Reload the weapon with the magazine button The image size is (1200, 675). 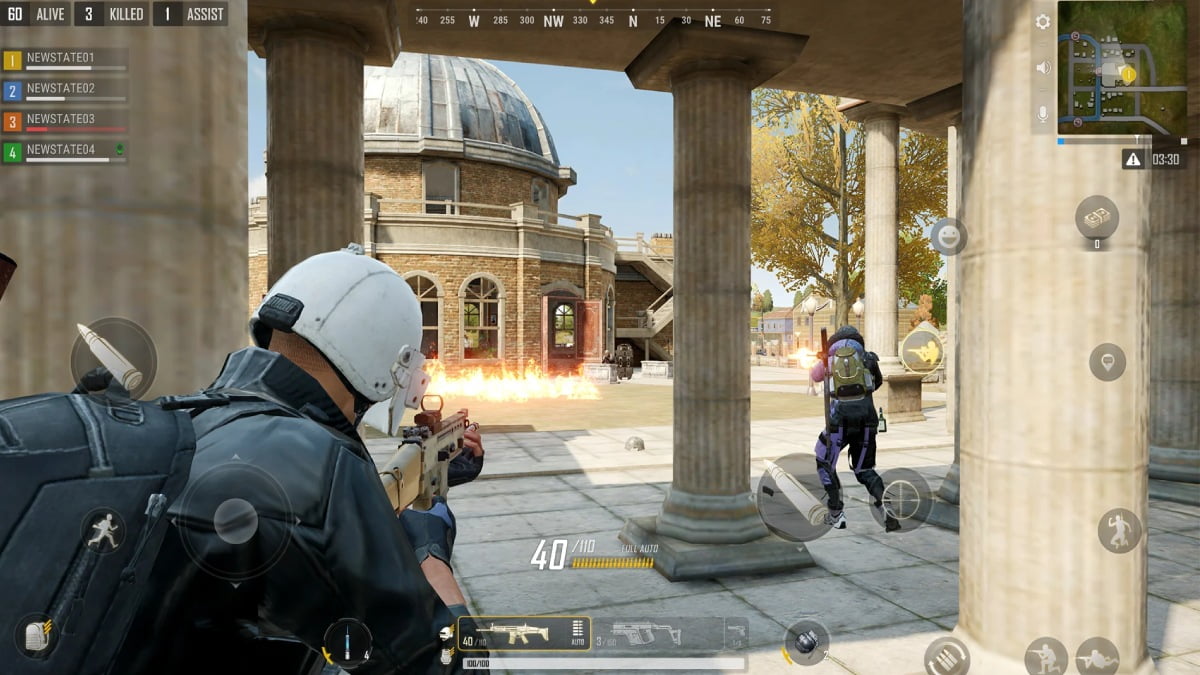946,656
